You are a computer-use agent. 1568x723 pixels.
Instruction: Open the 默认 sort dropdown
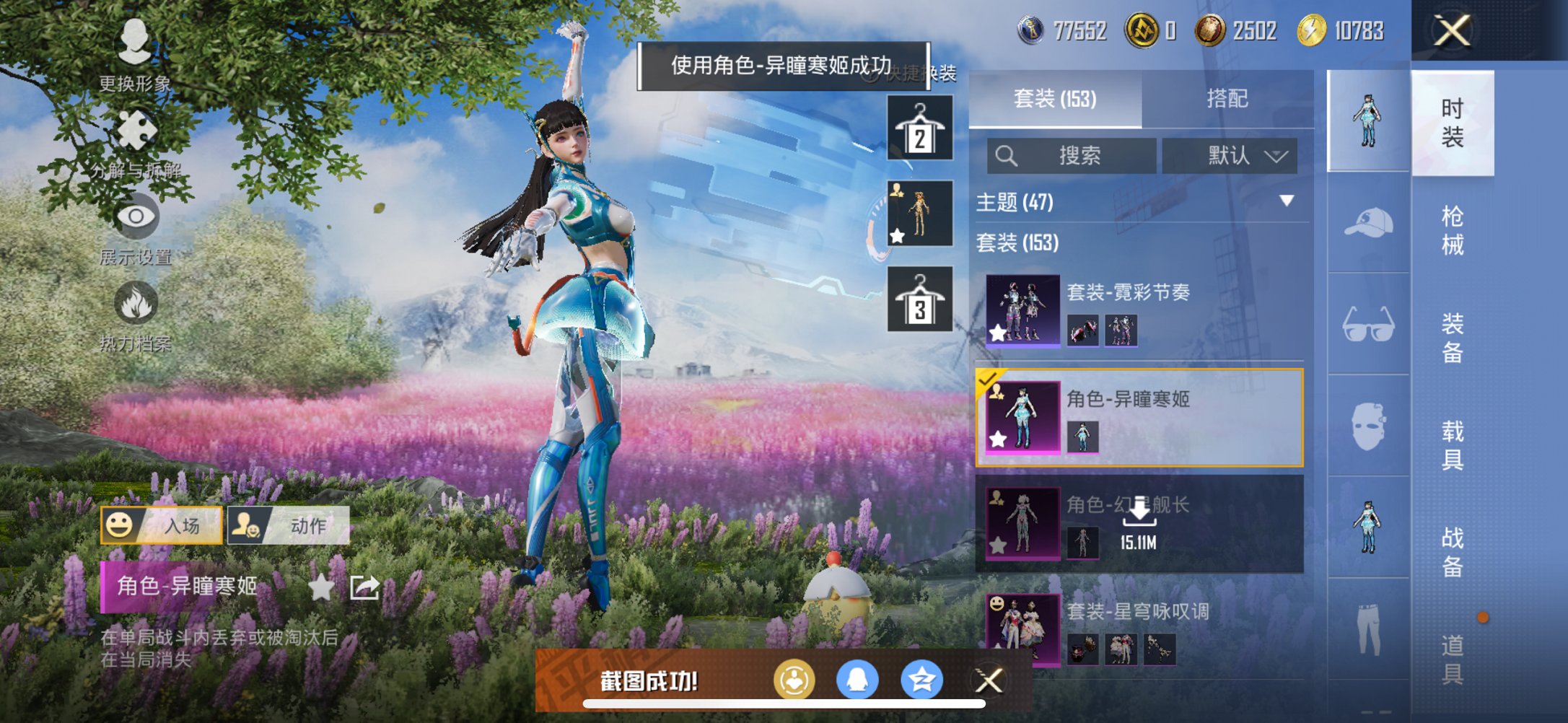coord(1228,156)
